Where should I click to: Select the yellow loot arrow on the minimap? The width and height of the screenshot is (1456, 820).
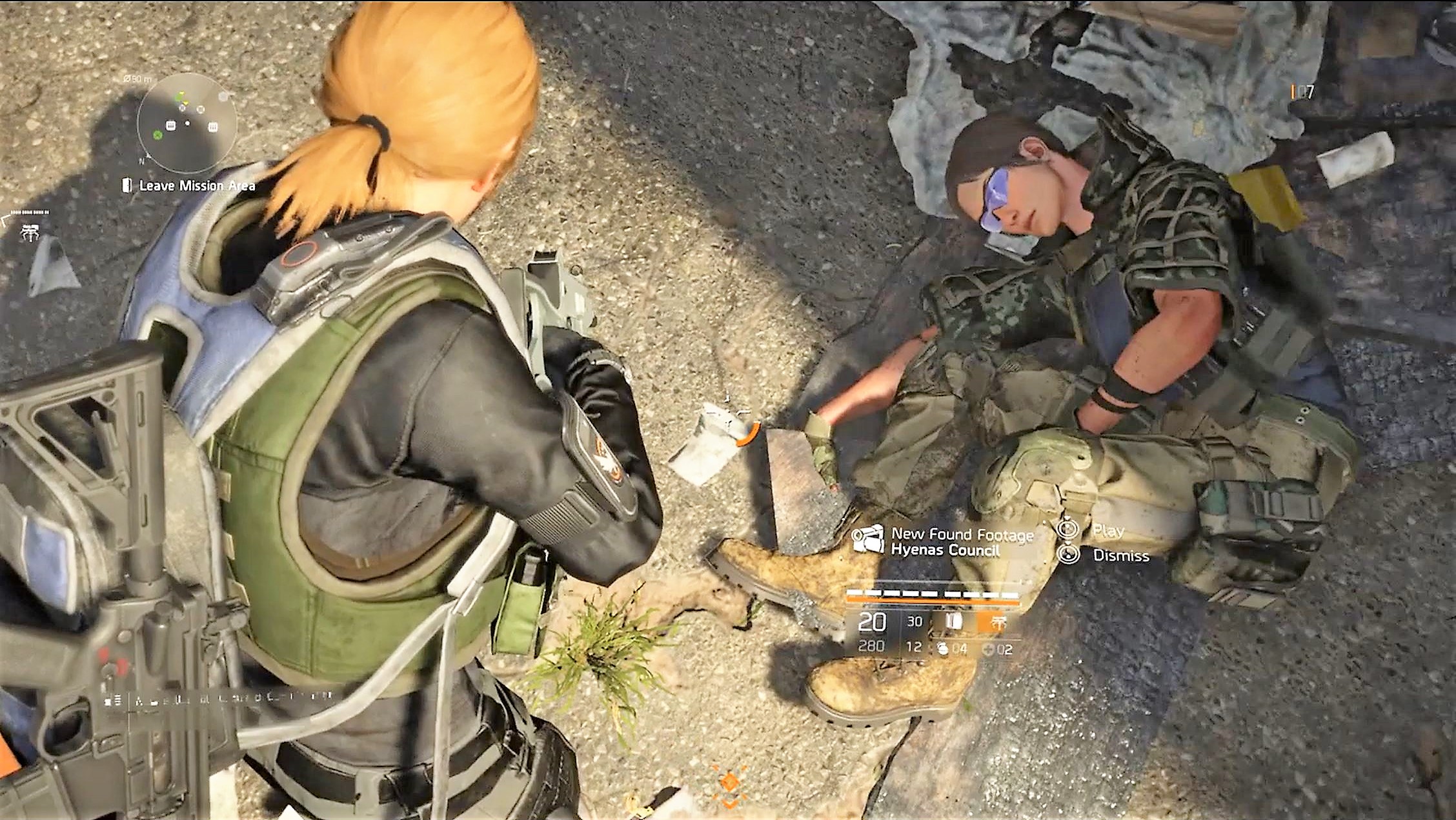[x=185, y=103]
